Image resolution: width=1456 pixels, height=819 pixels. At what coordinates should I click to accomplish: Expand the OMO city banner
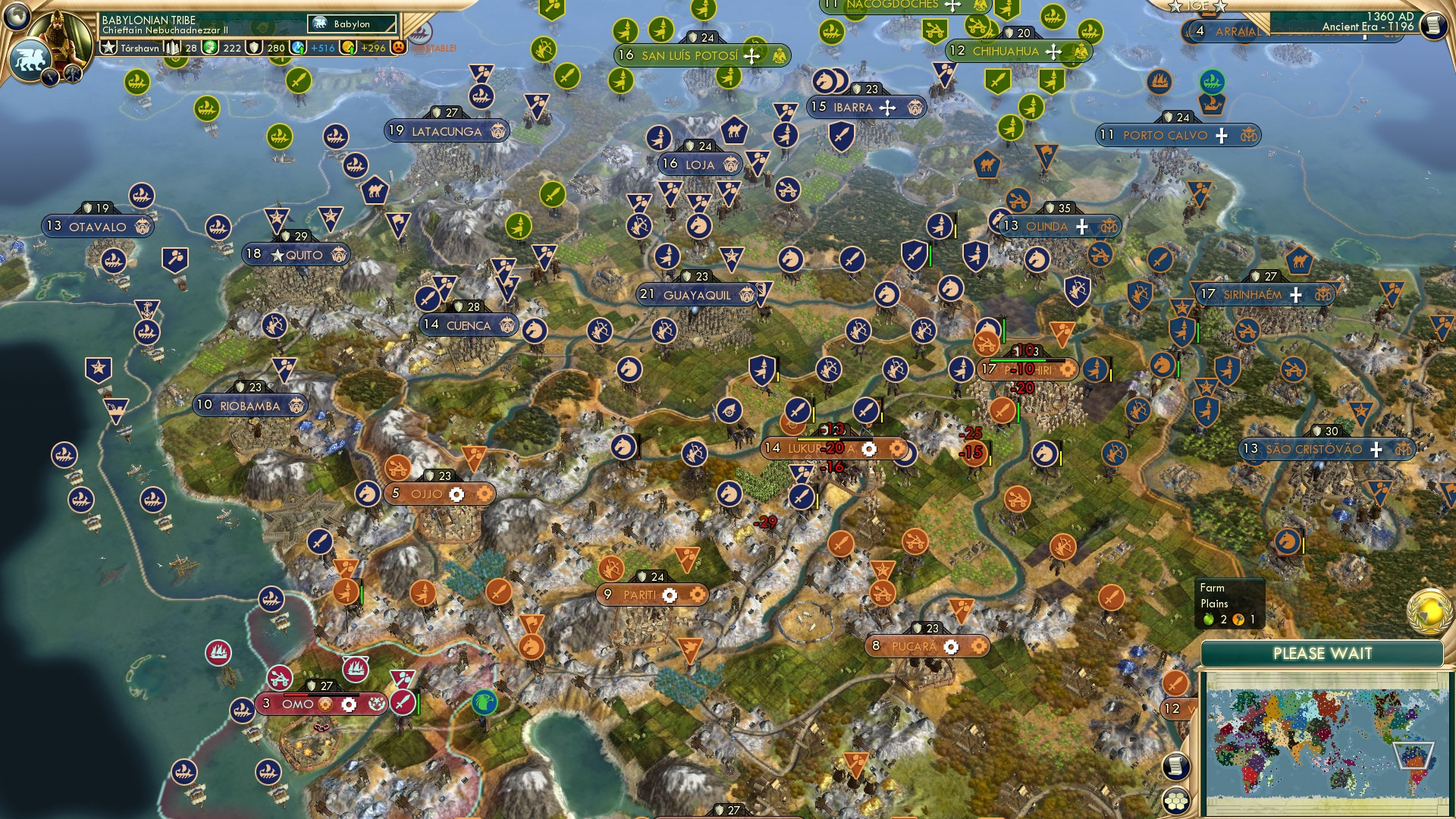[x=300, y=704]
